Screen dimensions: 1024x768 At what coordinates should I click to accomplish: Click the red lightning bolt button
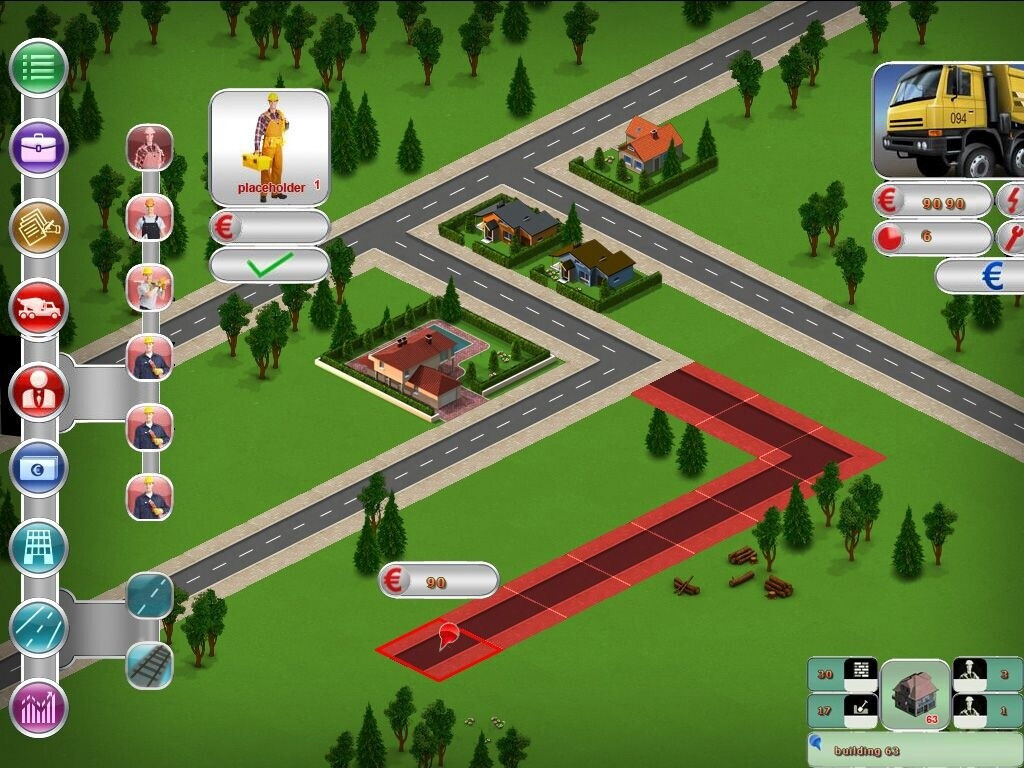pyautogui.click(x=1011, y=200)
